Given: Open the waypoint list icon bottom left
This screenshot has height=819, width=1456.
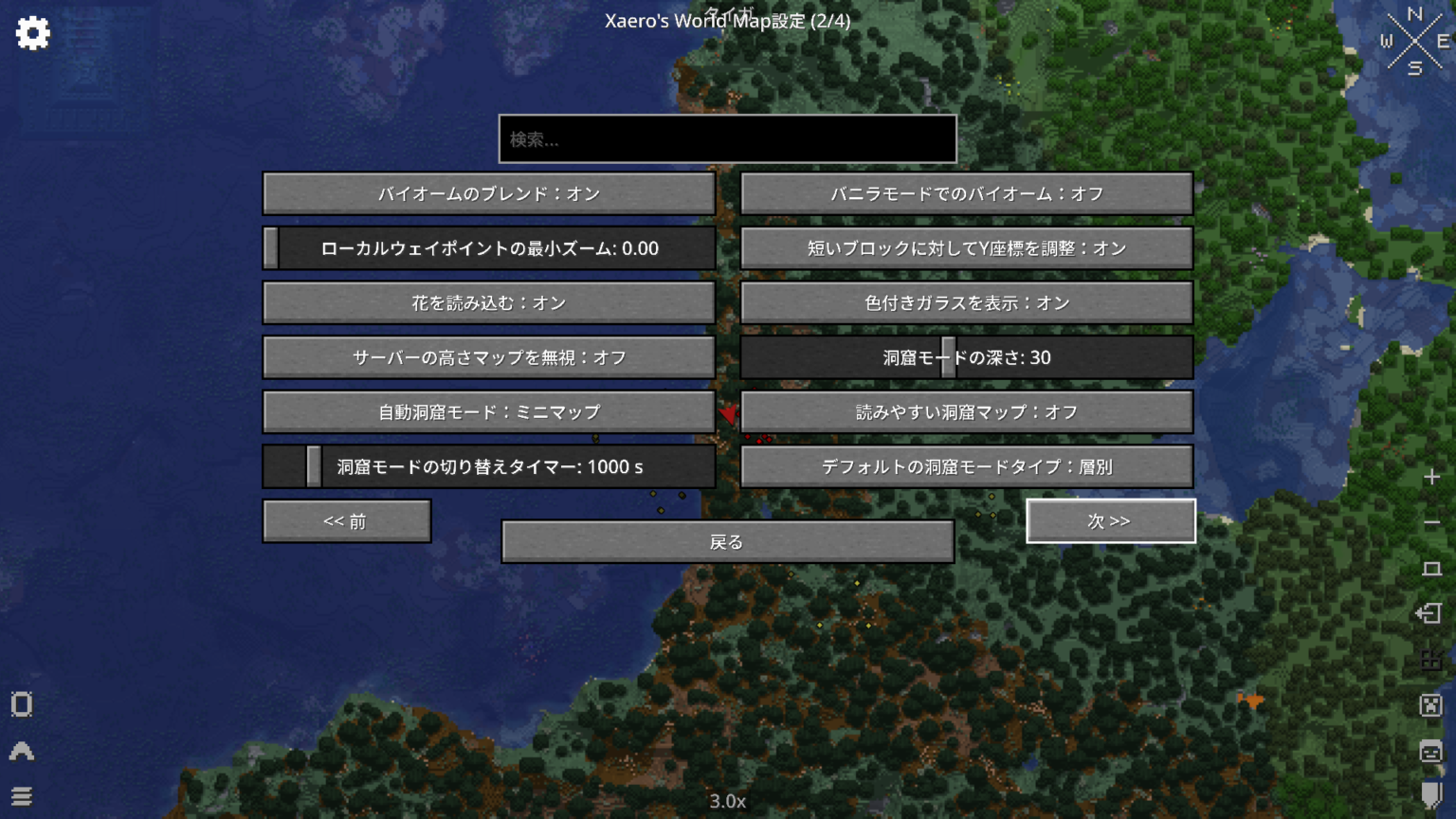Looking at the screenshot, I should tap(21, 796).
